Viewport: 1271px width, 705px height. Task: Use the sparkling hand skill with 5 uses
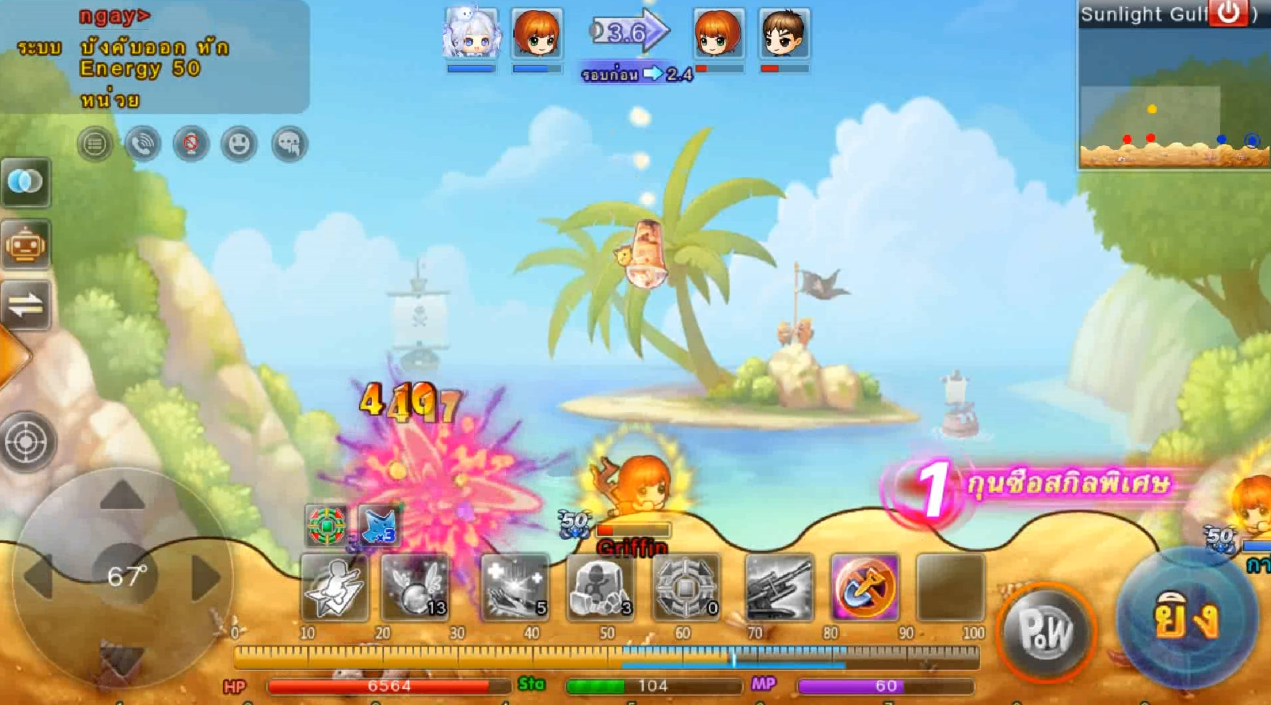[x=515, y=588]
